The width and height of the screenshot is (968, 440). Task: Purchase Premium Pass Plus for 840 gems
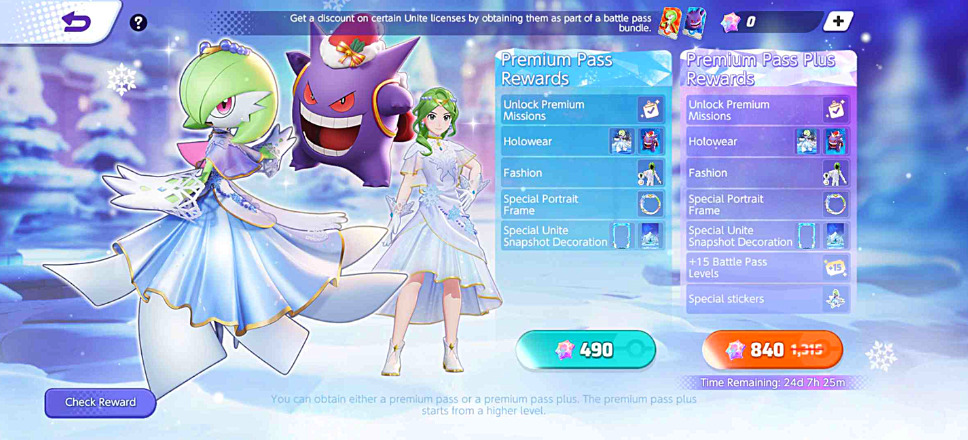tap(772, 350)
